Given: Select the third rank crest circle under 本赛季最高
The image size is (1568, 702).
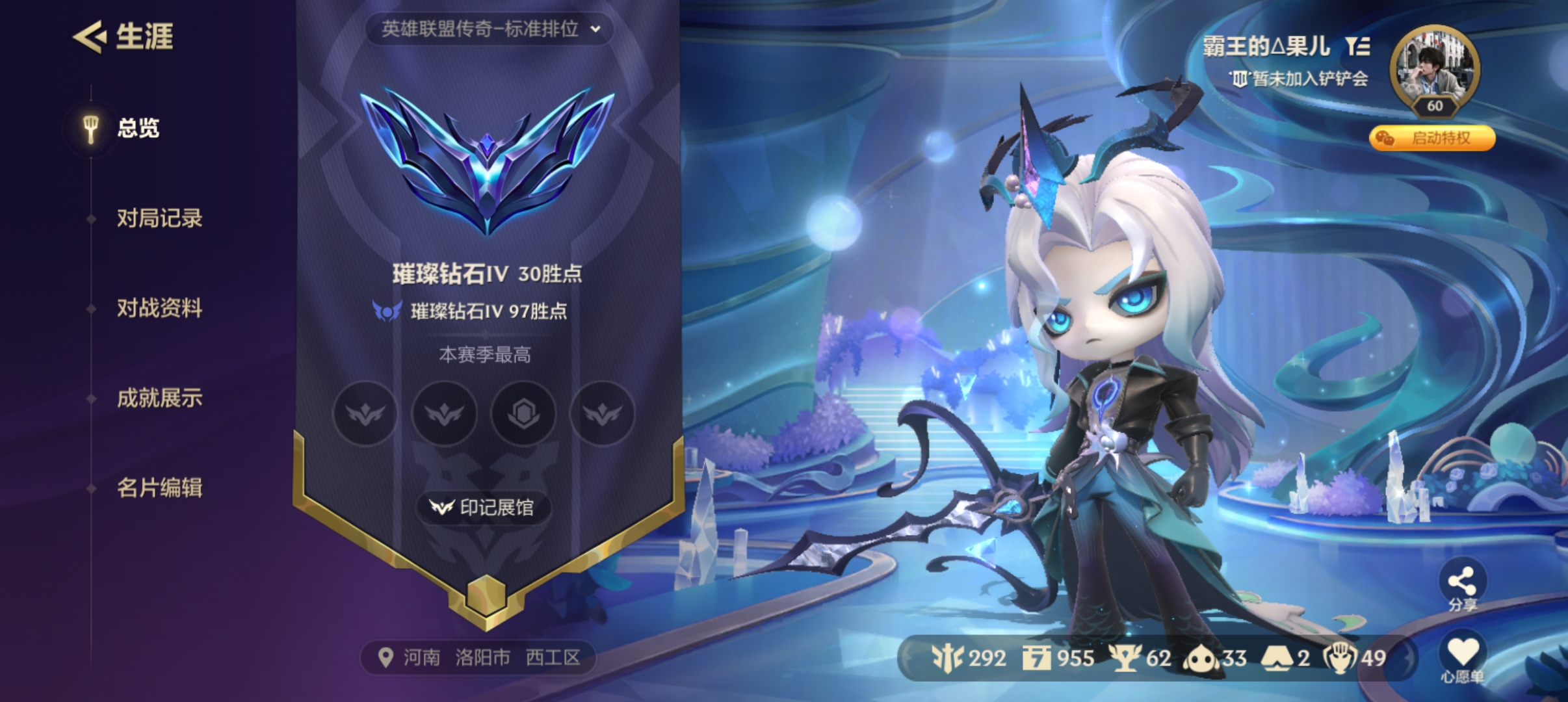Looking at the screenshot, I should [x=524, y=414].
